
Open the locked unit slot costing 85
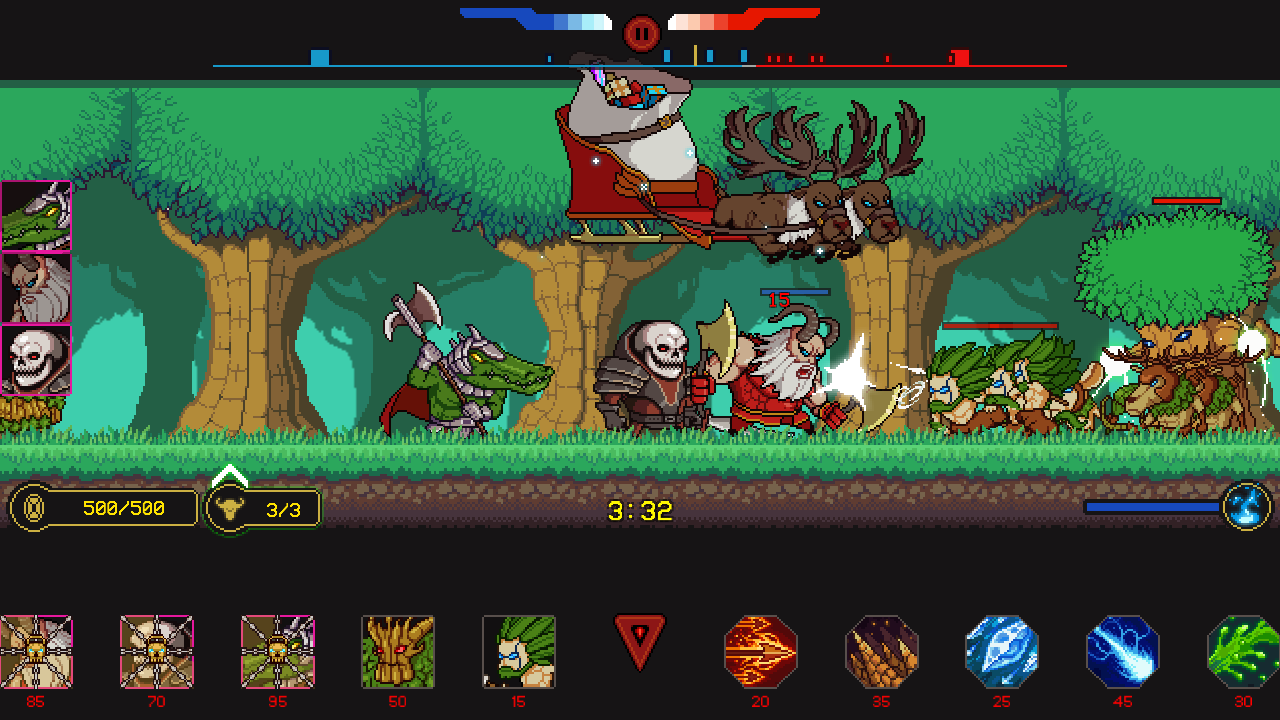pos(36,651)
